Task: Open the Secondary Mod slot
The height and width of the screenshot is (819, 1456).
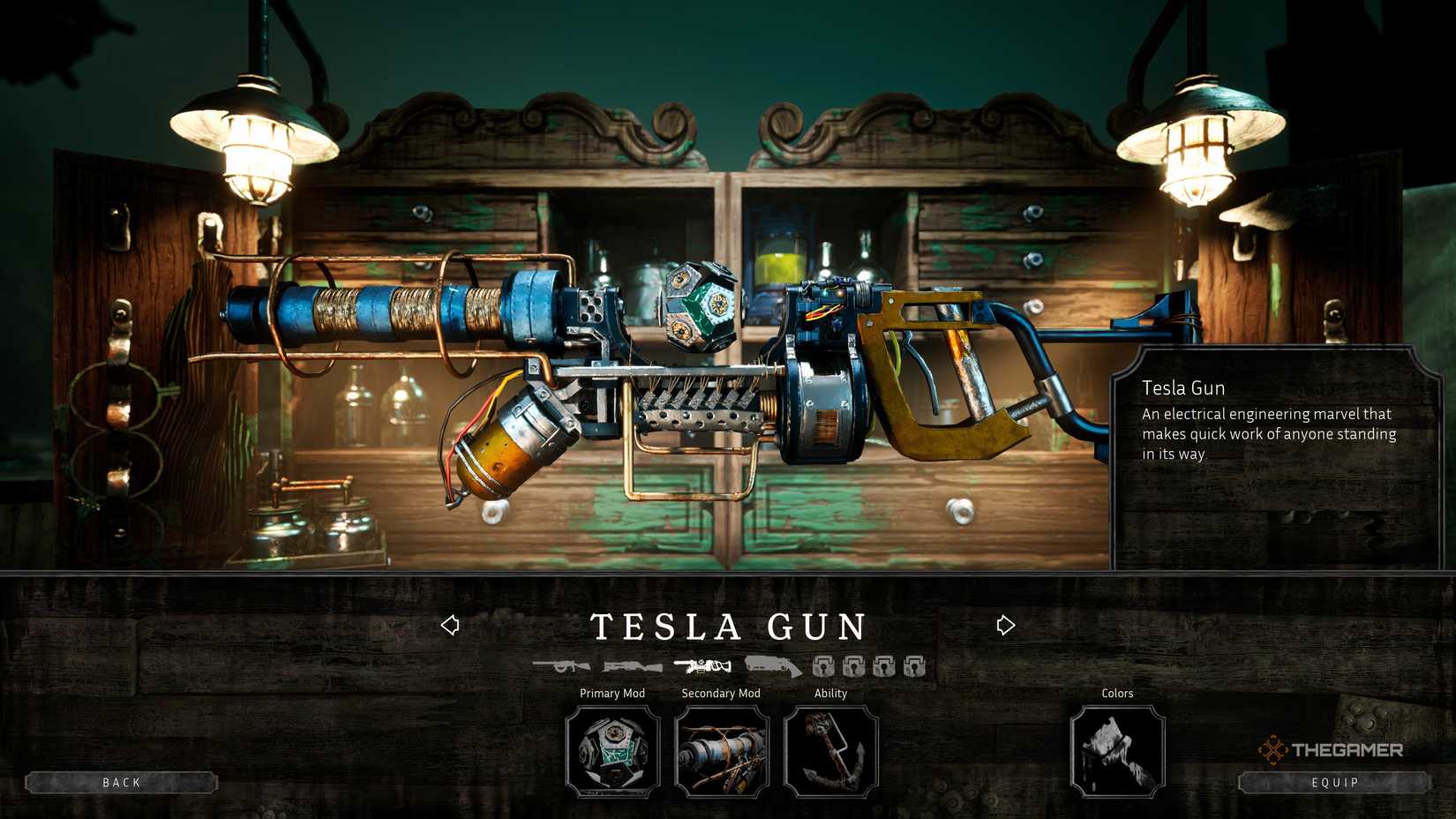Action: [721, 752]
